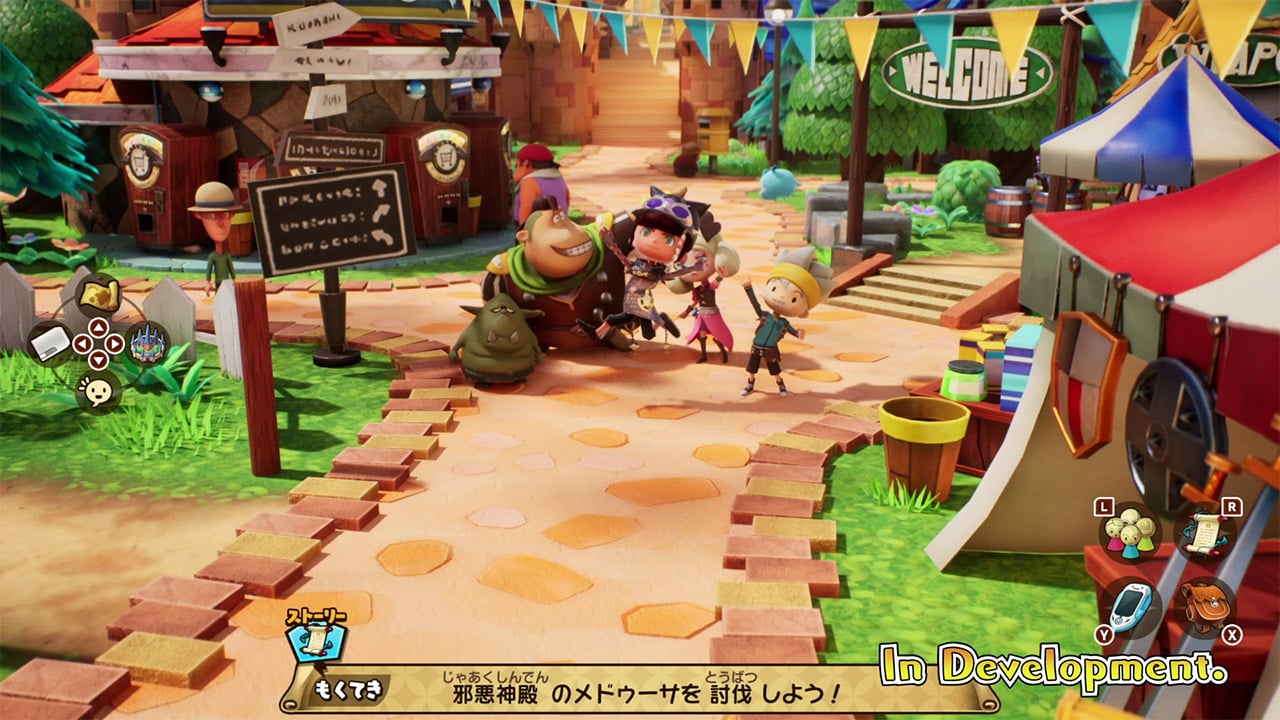Expand rightward with the d-pad right arrow
This screenshot has height=720, width=1280.
click(113, 342)
